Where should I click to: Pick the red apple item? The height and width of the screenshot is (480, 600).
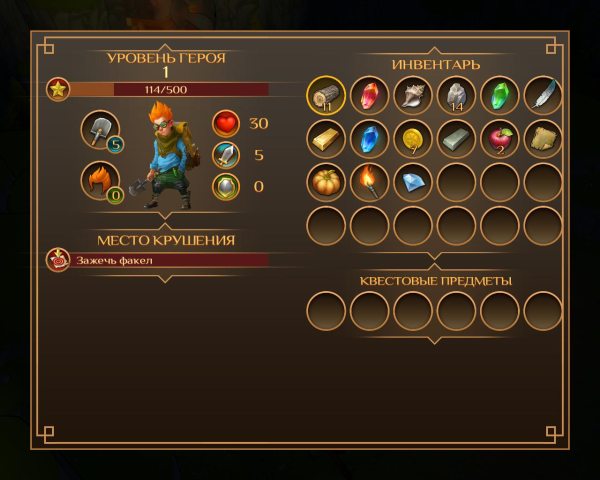500,140
